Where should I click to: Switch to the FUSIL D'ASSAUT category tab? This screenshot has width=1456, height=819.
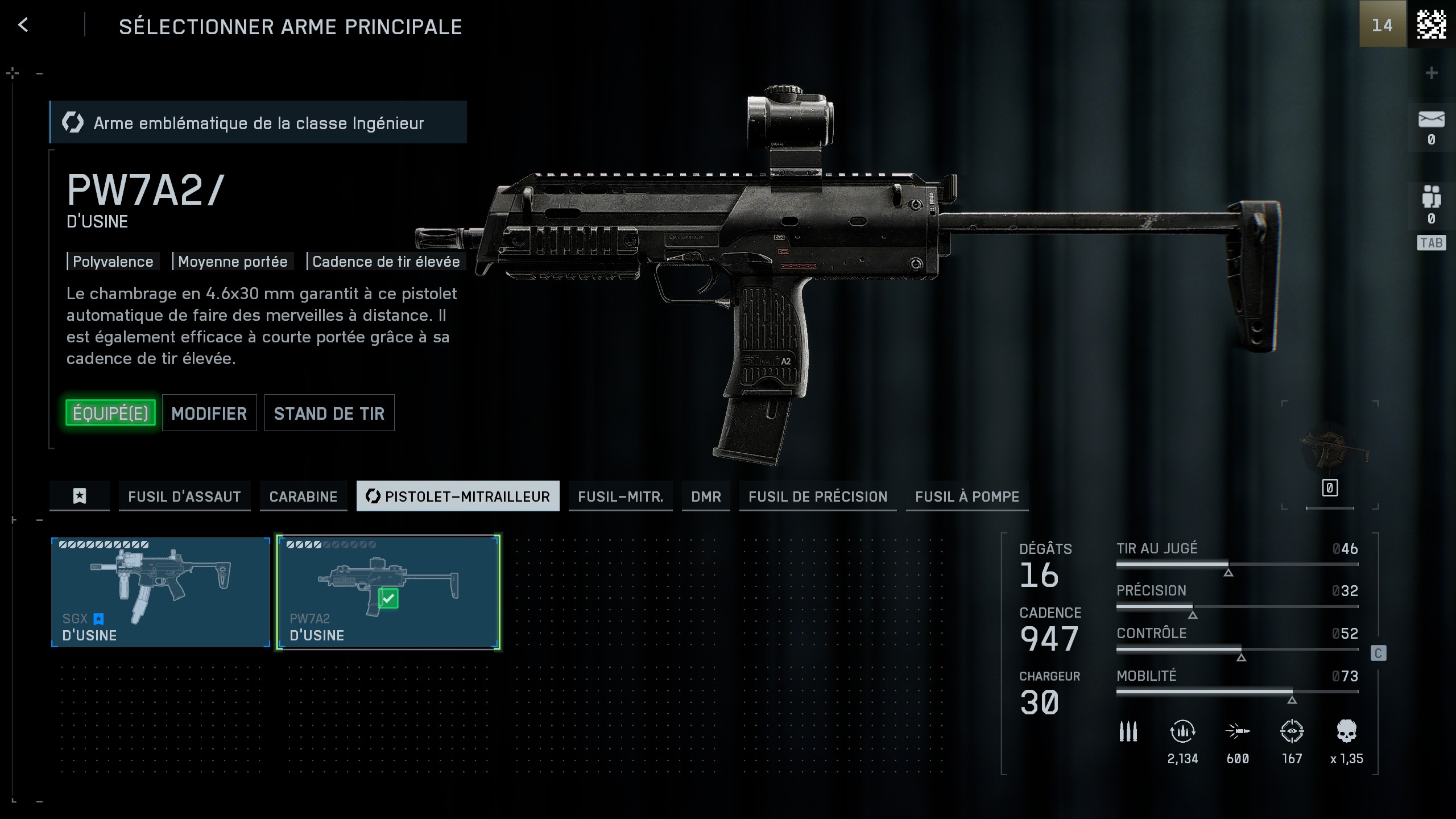184,496
